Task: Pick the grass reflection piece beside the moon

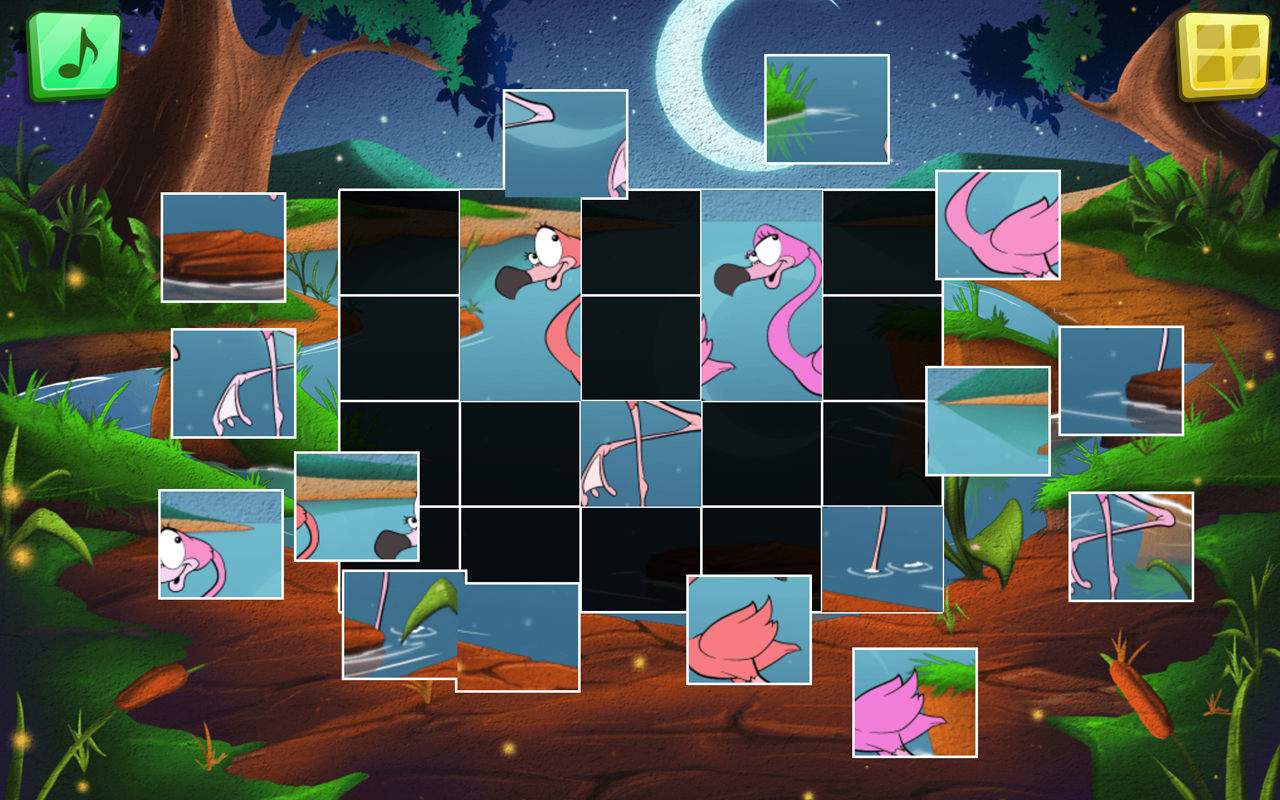Action: 826,107
